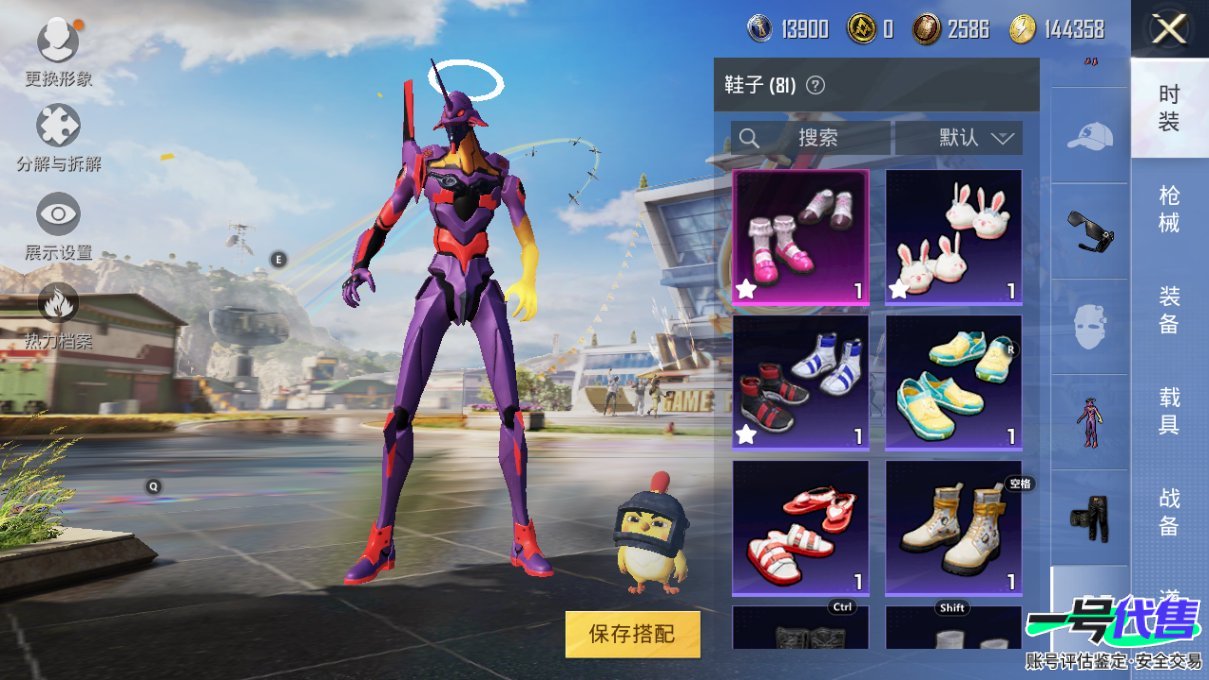Close the wardrobe with the X button
Screen dimensions: 1209x680
[1169, 29]
